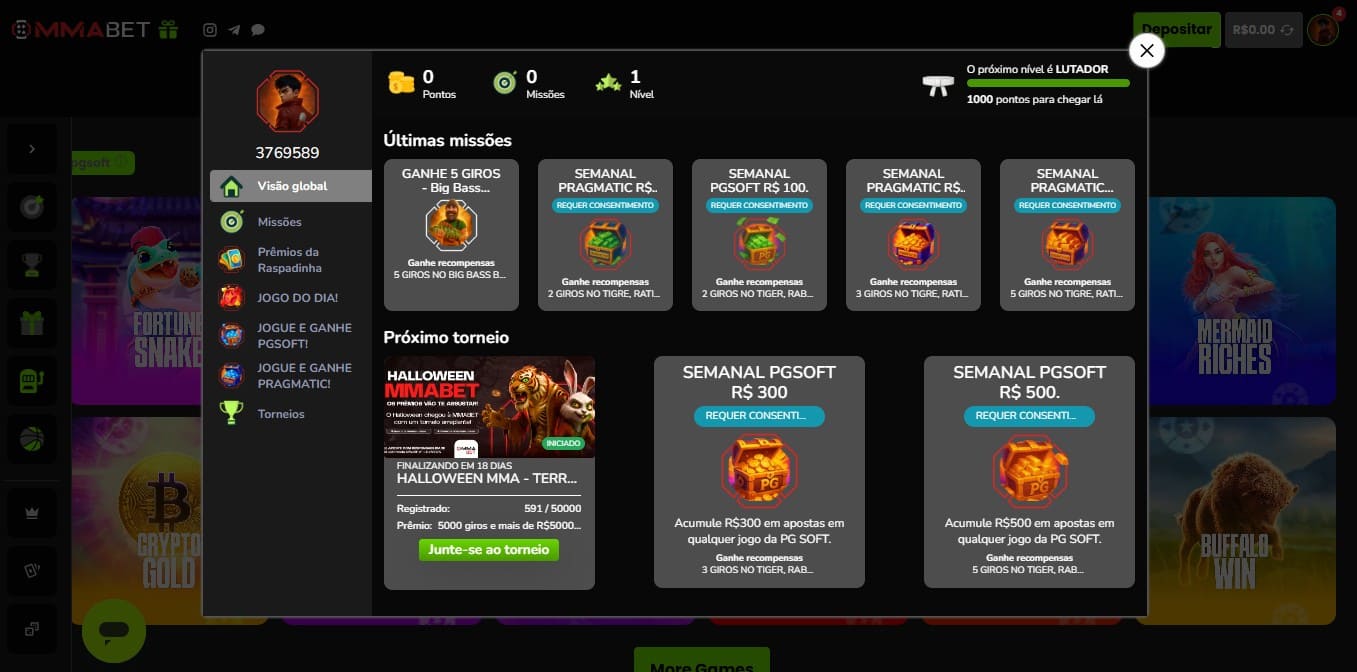1357x672 pixels.
Task: Join the Halloween tournament with Junte-se ao torneio
Action: click(x=488, y=549)
